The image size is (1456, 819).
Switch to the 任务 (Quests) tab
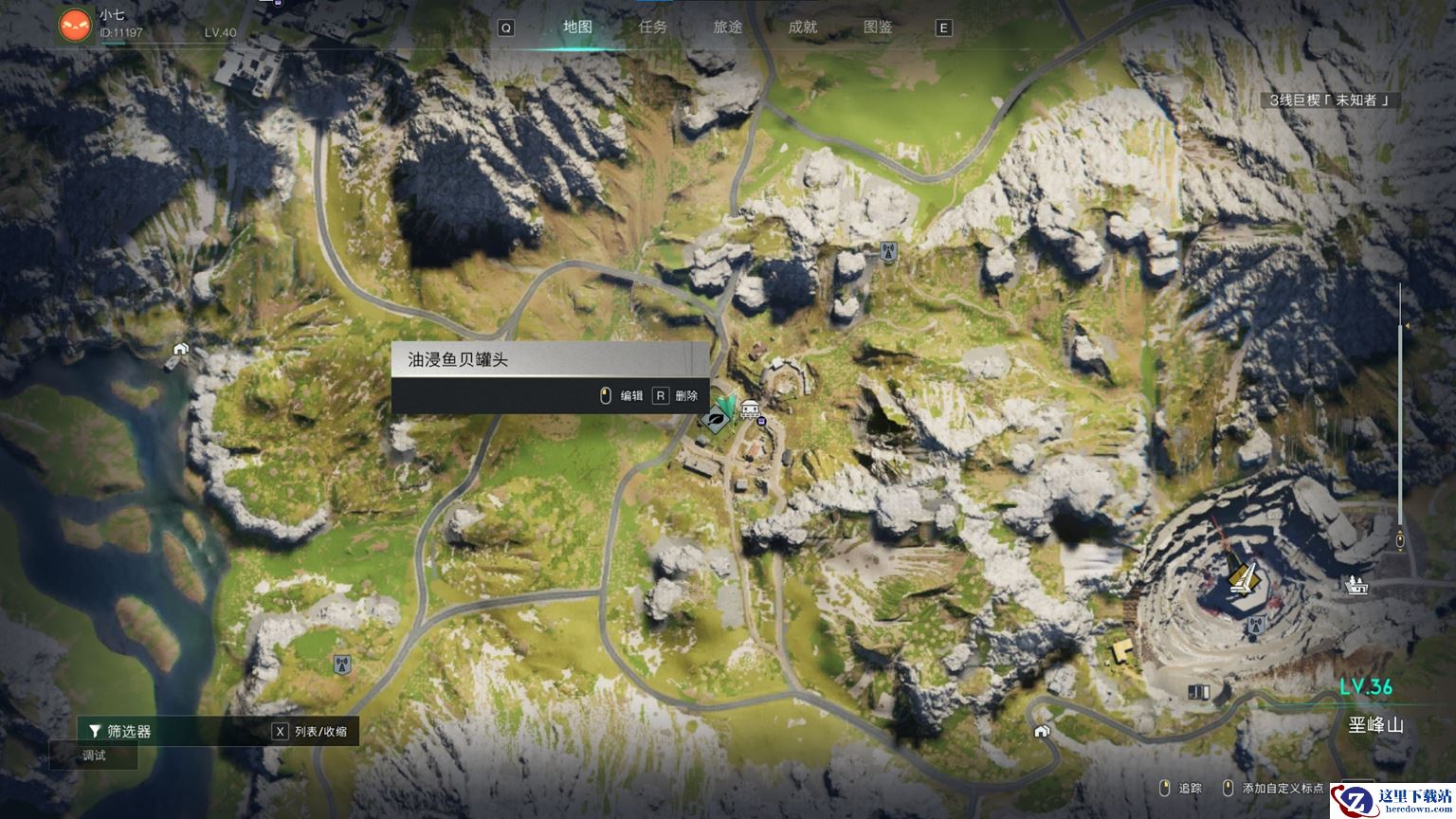(652, 27)
